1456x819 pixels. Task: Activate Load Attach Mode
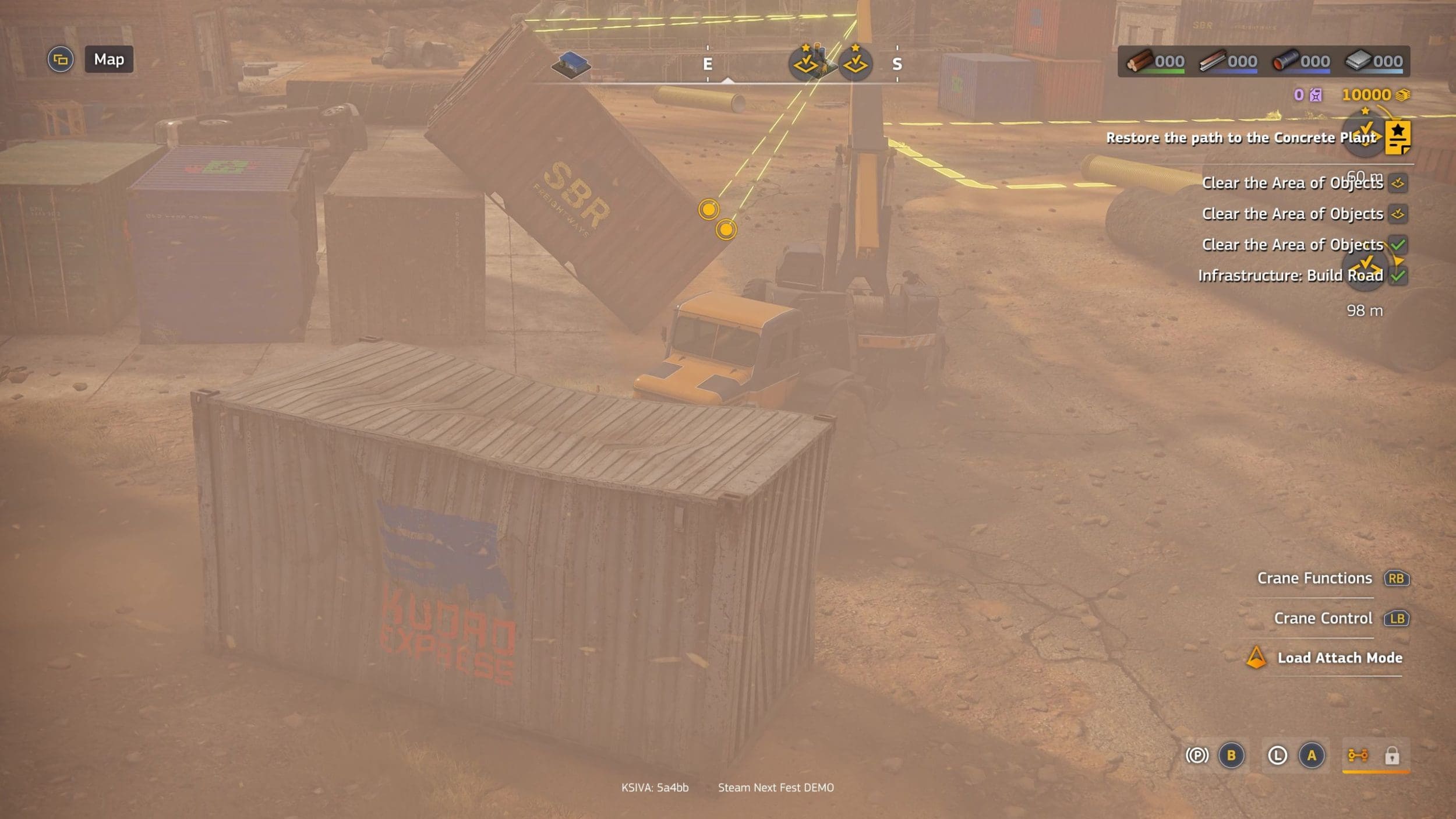(x=1340, y=658)
